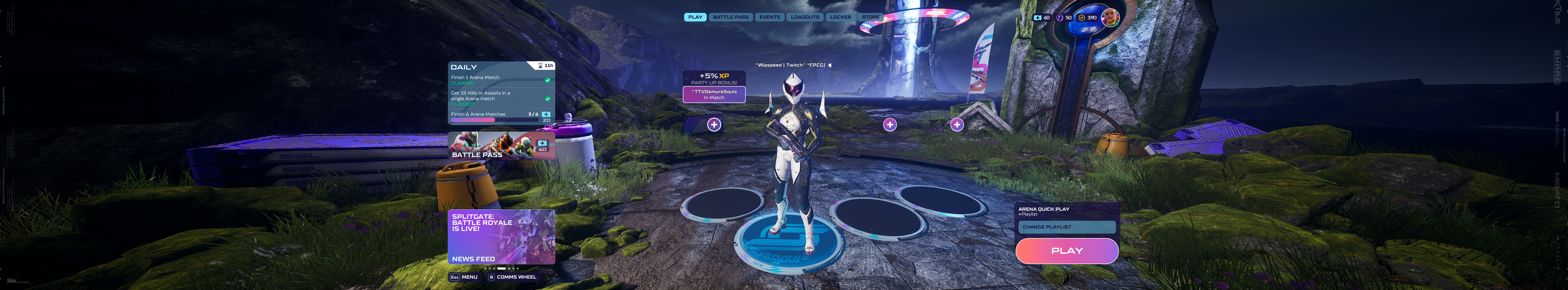Start matchmaking with the large Play button
Screen dimensions: 1568x290
click(1066, 251)
